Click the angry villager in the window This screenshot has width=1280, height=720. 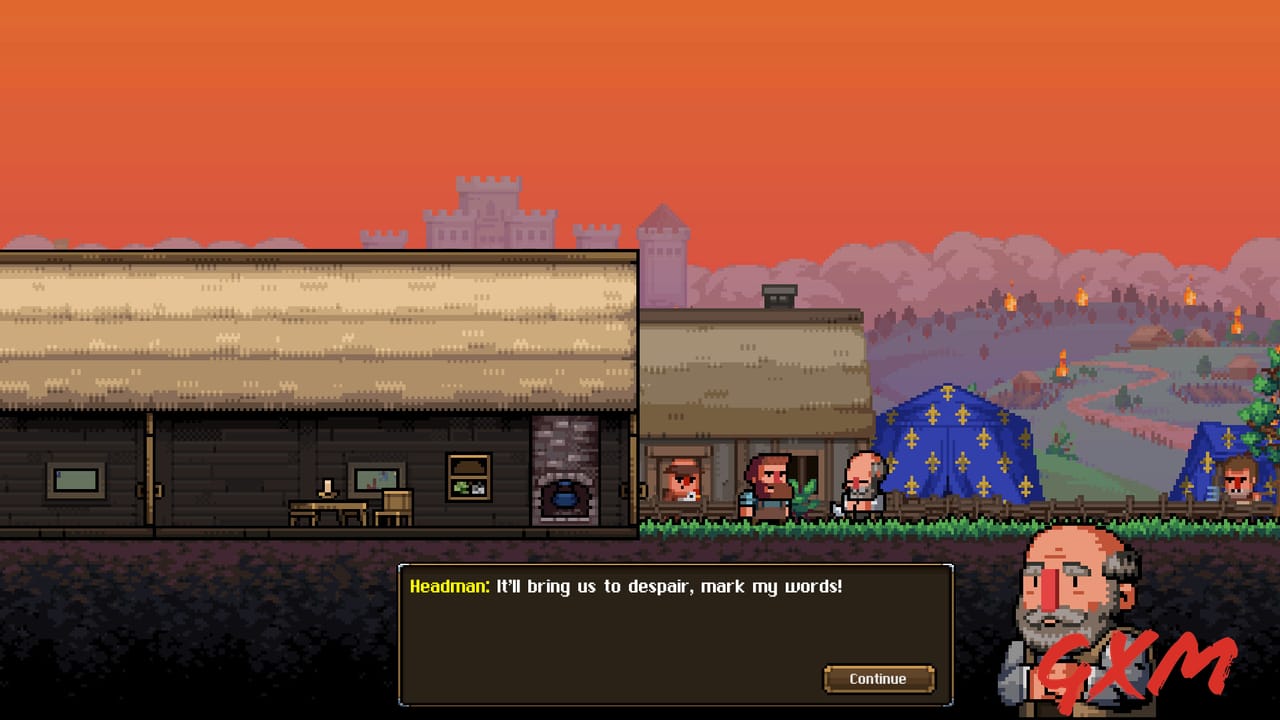pyautogui.click(x=684, y=478)
